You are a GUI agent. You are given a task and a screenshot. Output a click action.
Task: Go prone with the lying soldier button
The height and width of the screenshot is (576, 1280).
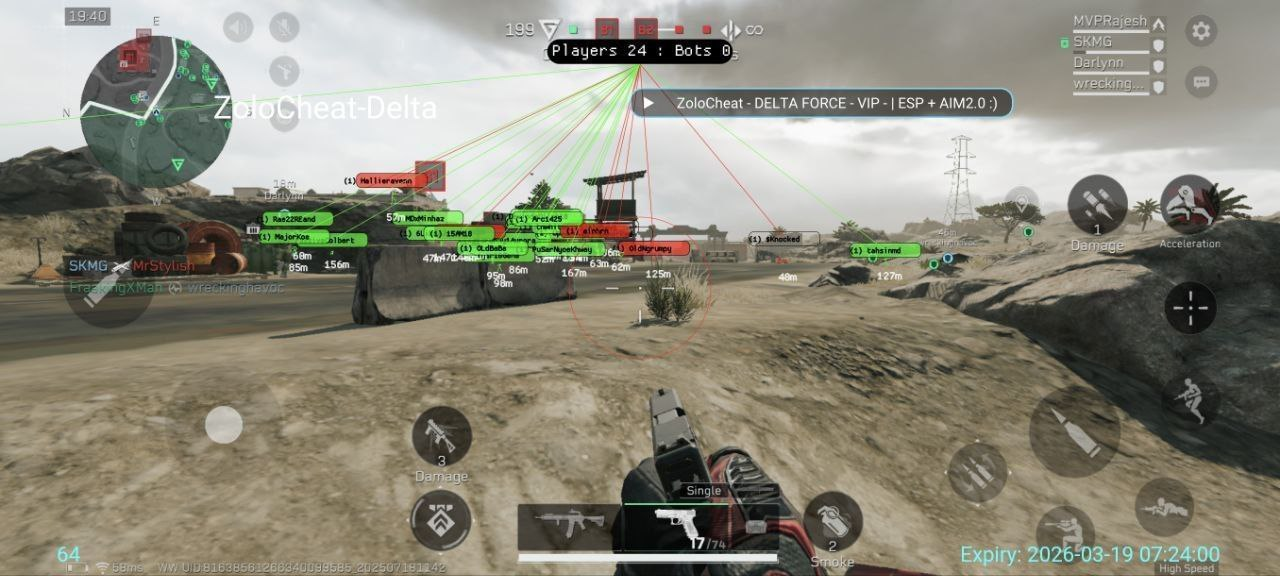[x=1164, y=506]
